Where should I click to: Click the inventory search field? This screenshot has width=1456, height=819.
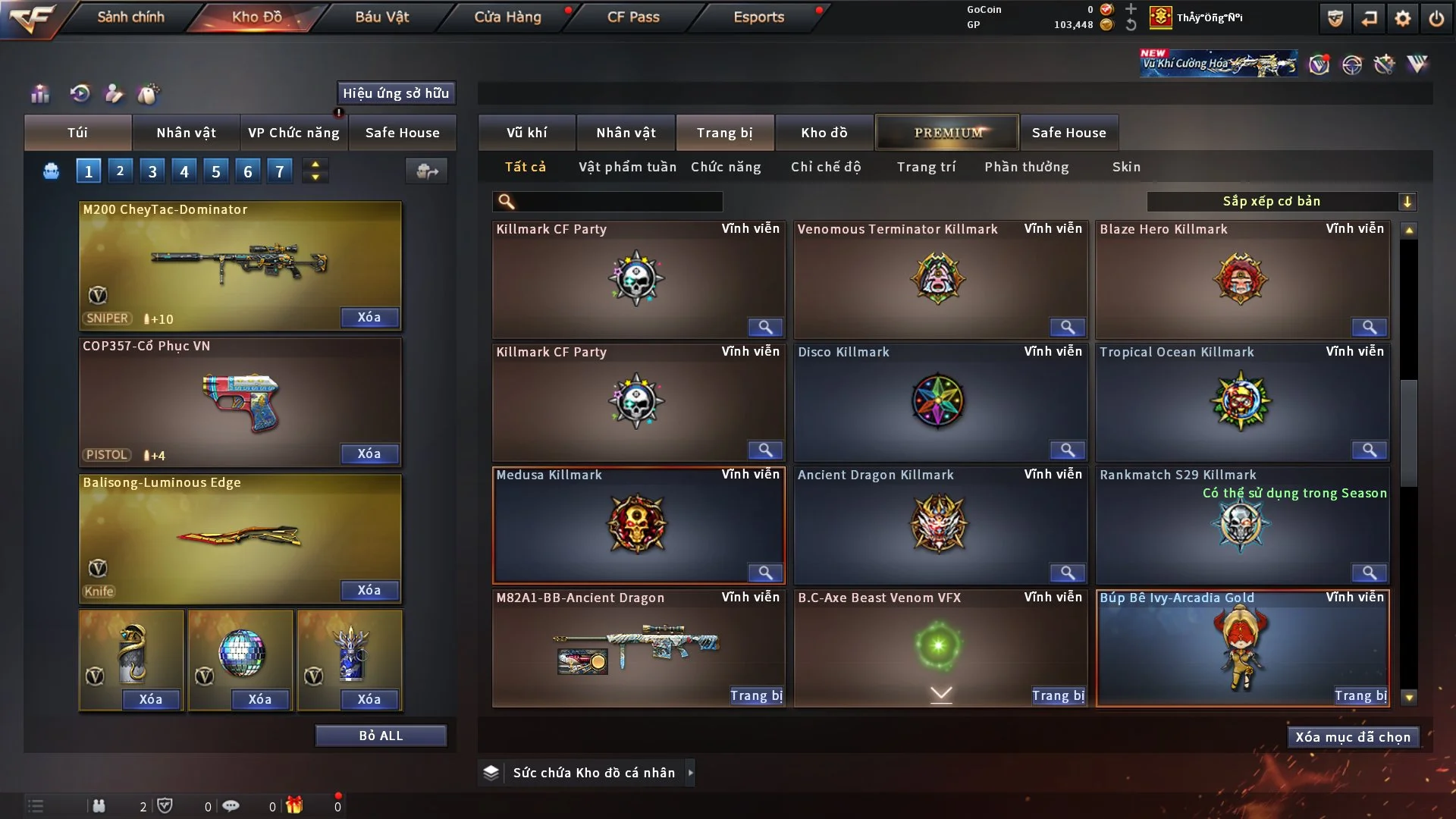[x=618, y=201]
